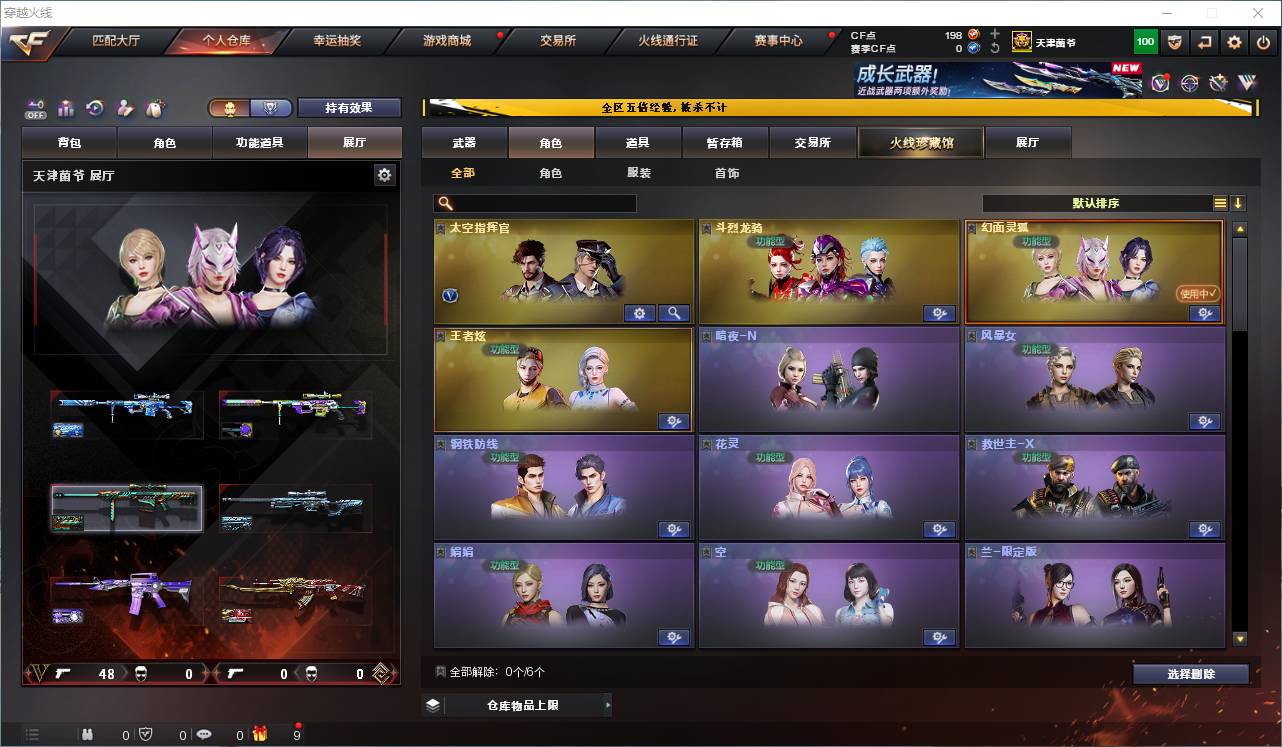Click the 选择删除 button at bottom right
This screenshot has height=747, width=1282.
coord(1190,673)
